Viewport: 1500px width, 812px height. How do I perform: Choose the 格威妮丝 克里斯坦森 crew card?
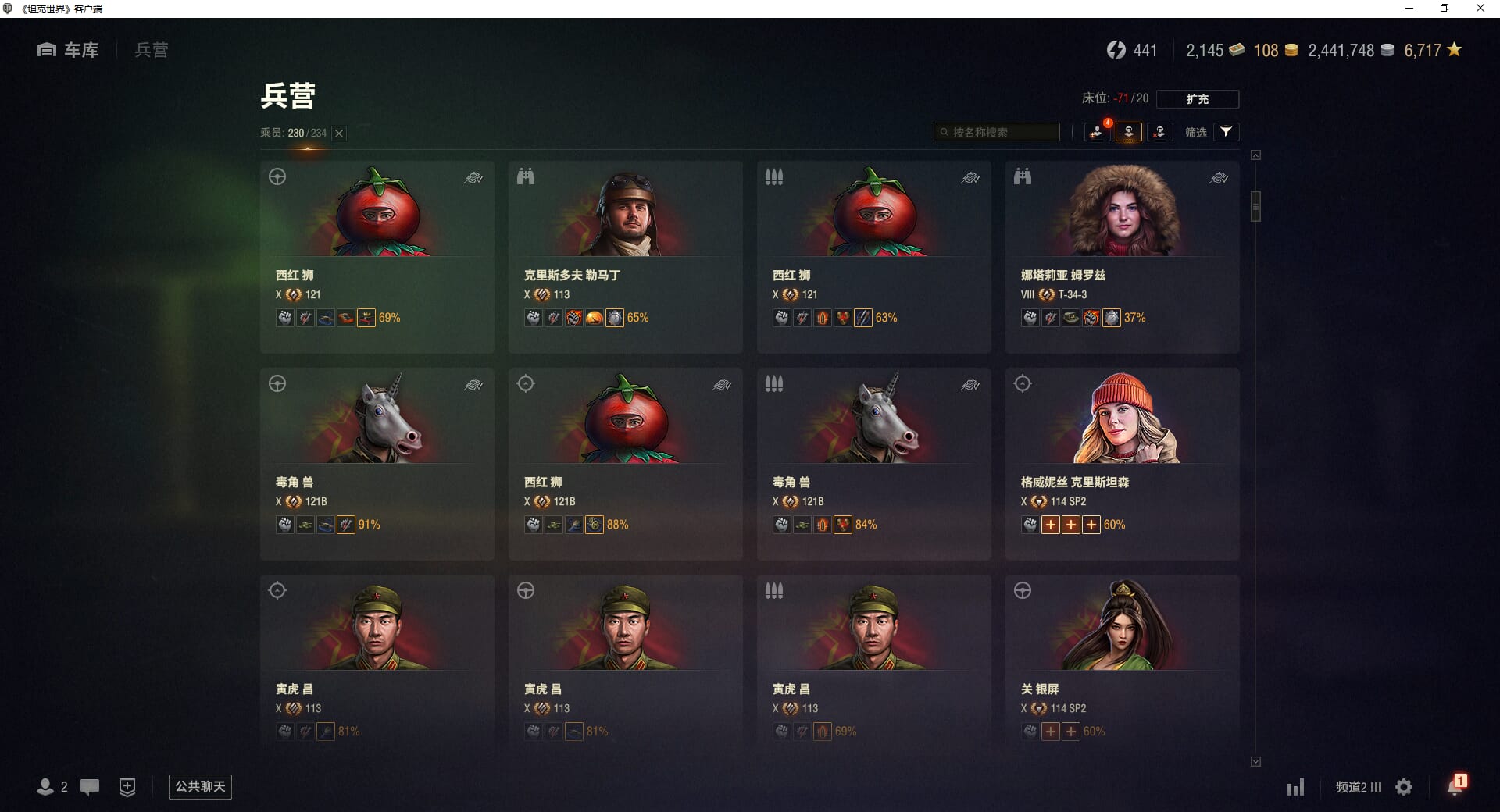pos(1122,464)
